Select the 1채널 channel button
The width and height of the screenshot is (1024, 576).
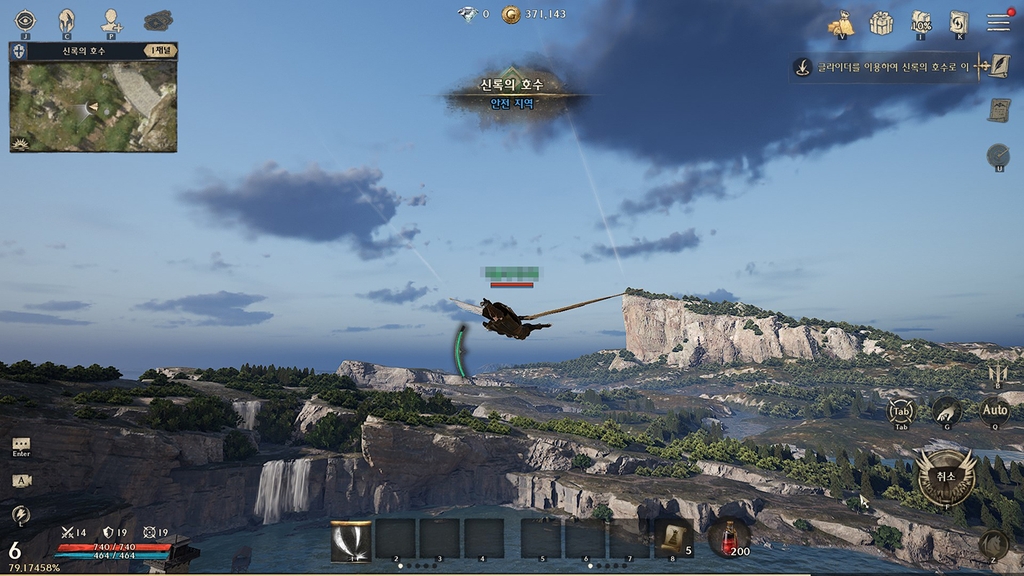pyautogui.click(x=160, y=50)
